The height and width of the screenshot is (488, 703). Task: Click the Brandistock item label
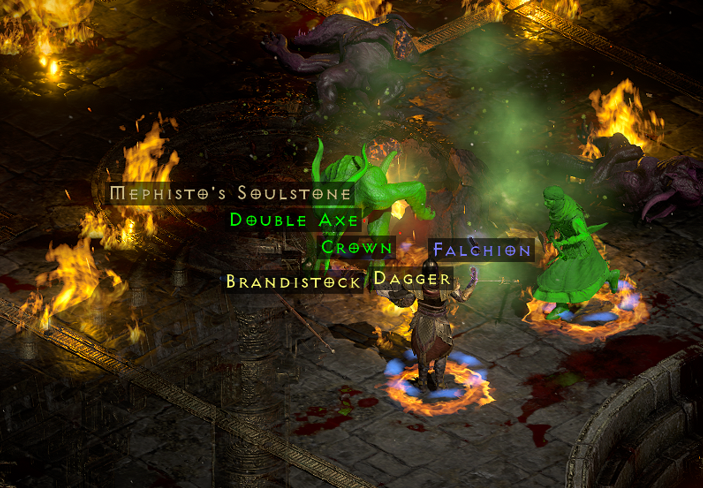294,282
